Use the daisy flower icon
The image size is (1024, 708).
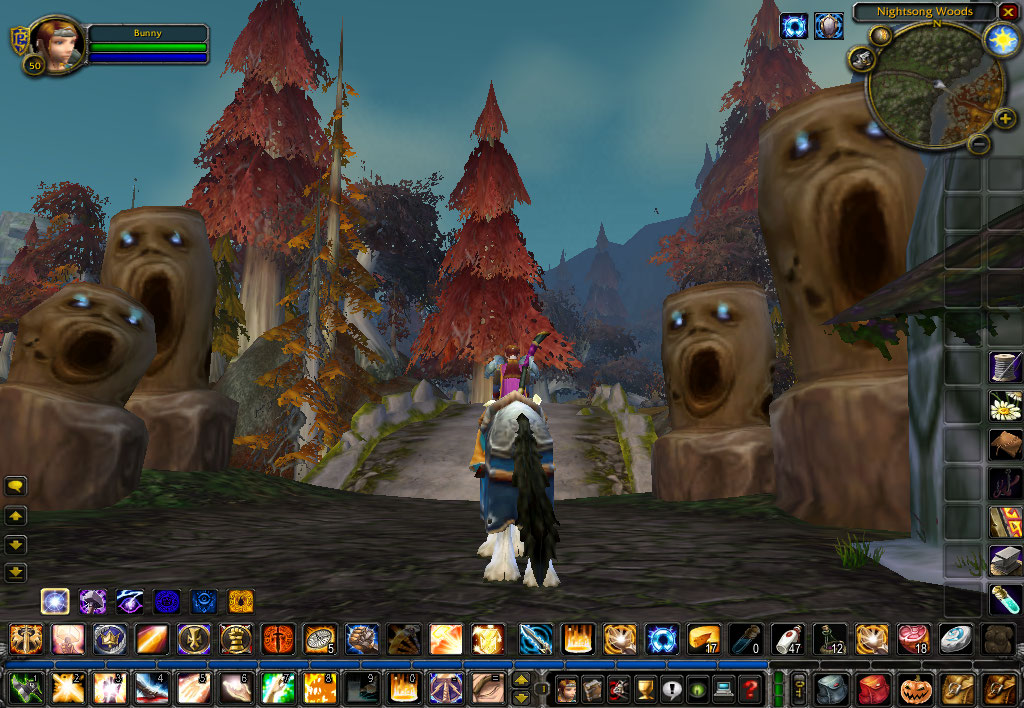pyautogui.click(x=1005, y=406)
